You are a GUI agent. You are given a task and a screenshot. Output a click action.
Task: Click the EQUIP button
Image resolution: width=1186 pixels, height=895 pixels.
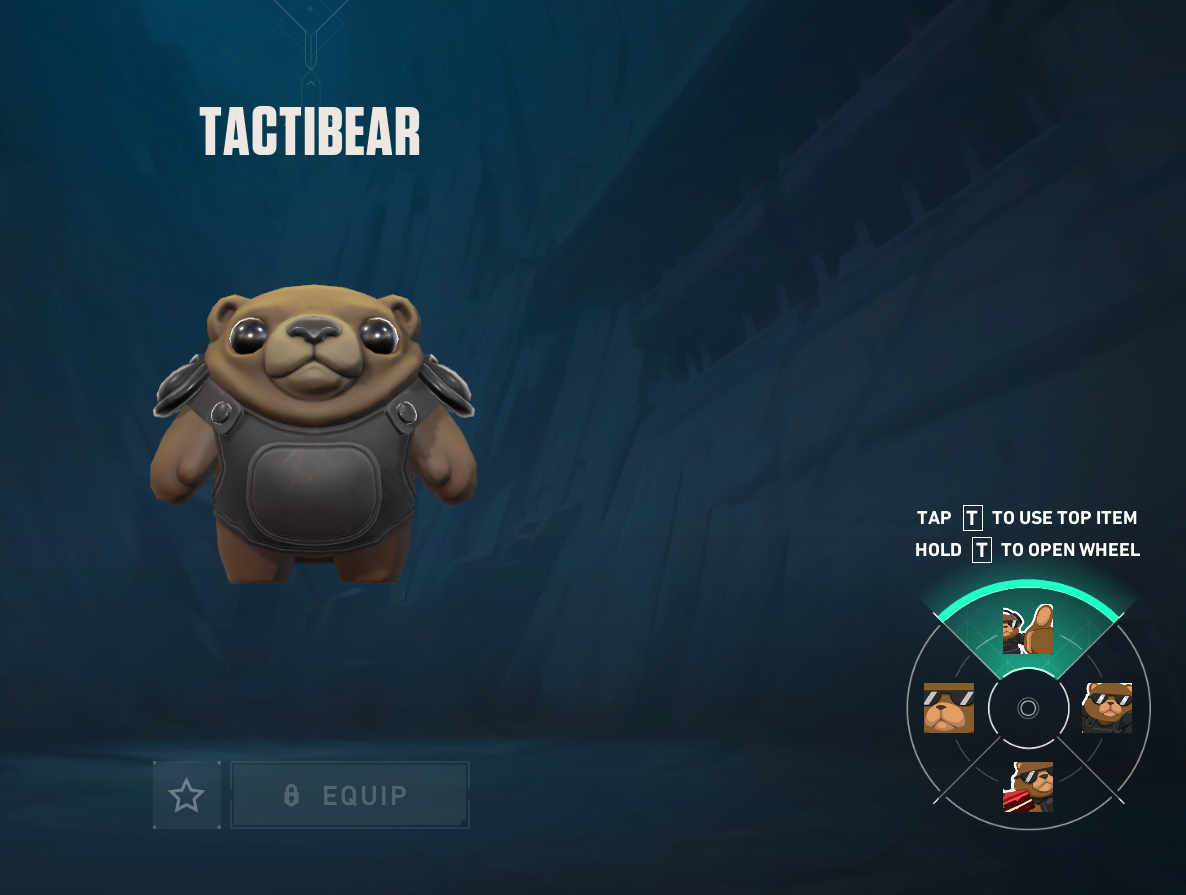pos(349,796)
